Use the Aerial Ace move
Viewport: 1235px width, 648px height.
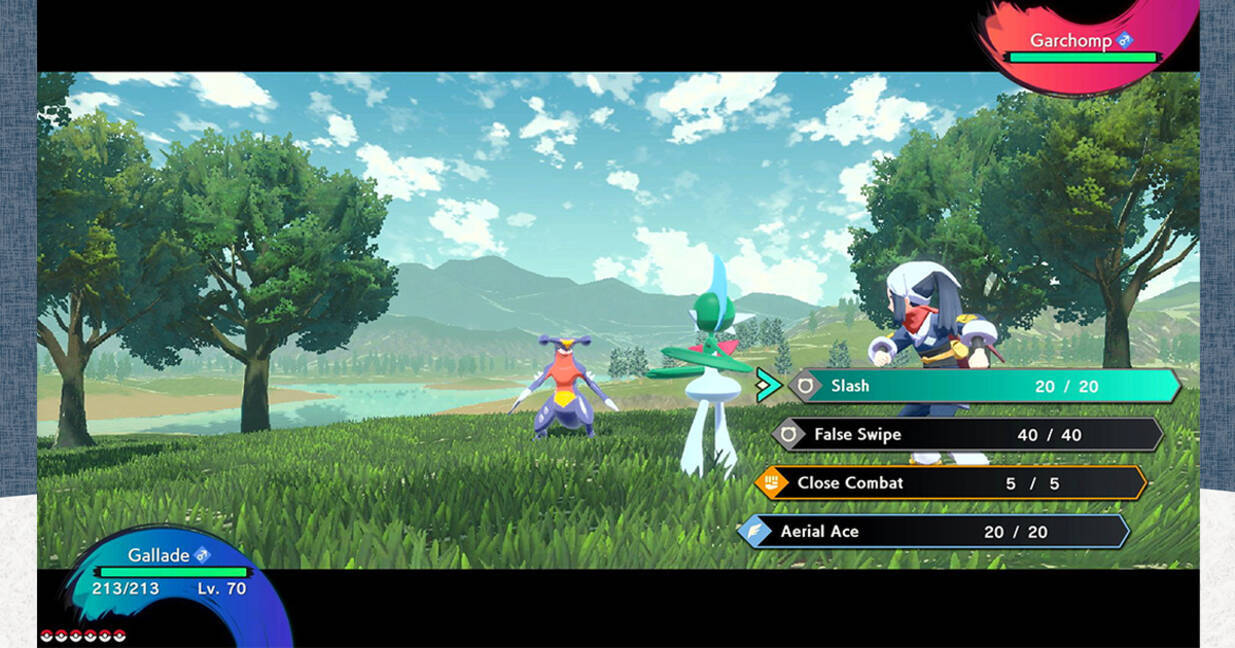click(933, 532)
